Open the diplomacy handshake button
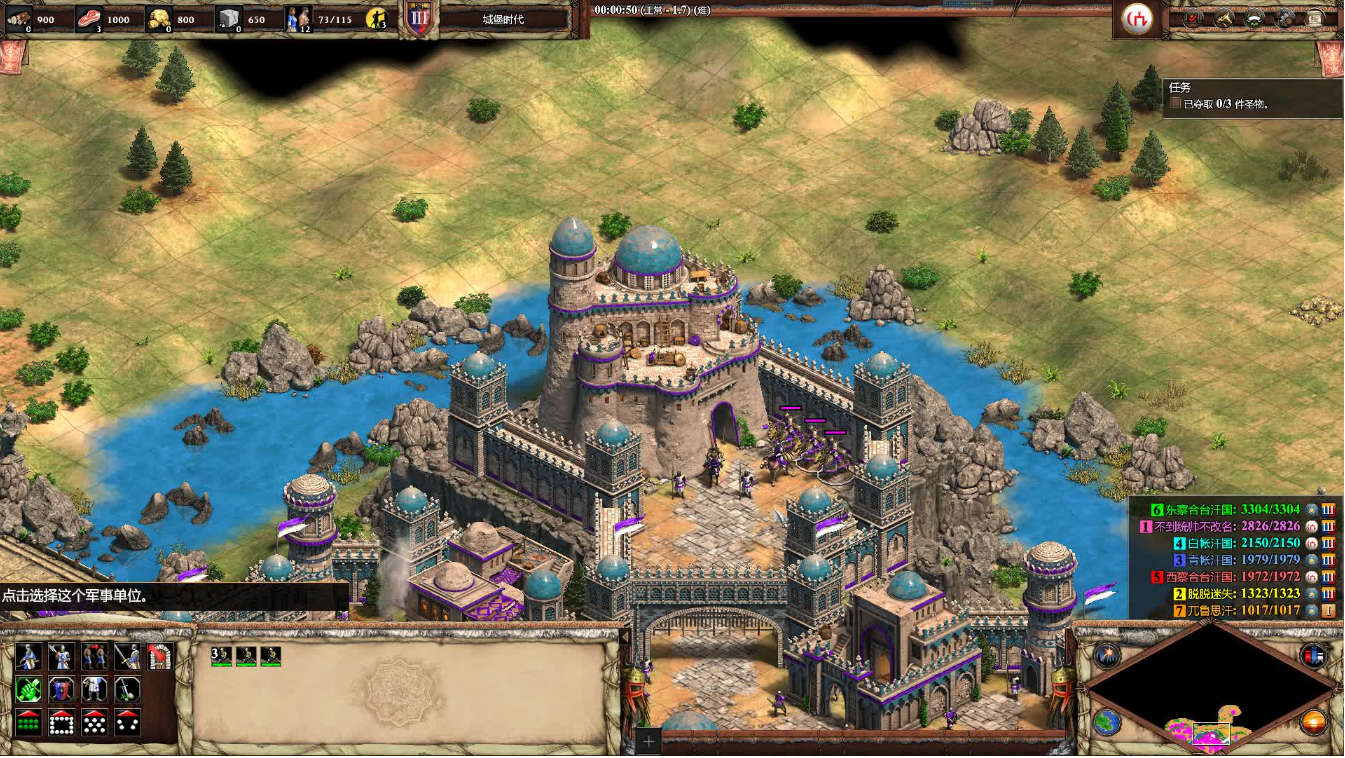 [x=1254, y=18]
